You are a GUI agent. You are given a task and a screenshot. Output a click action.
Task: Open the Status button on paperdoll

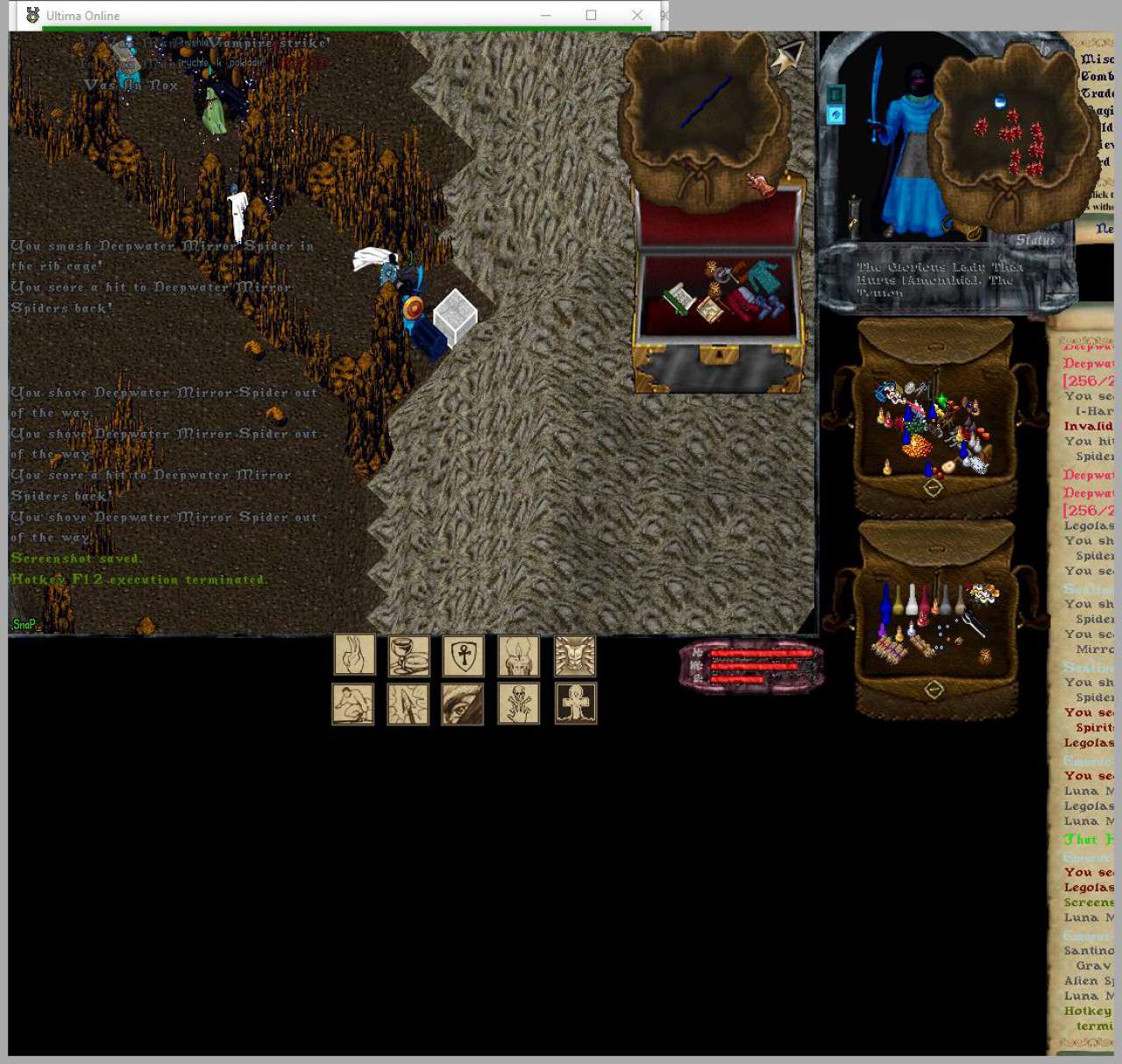point(1035,239)
